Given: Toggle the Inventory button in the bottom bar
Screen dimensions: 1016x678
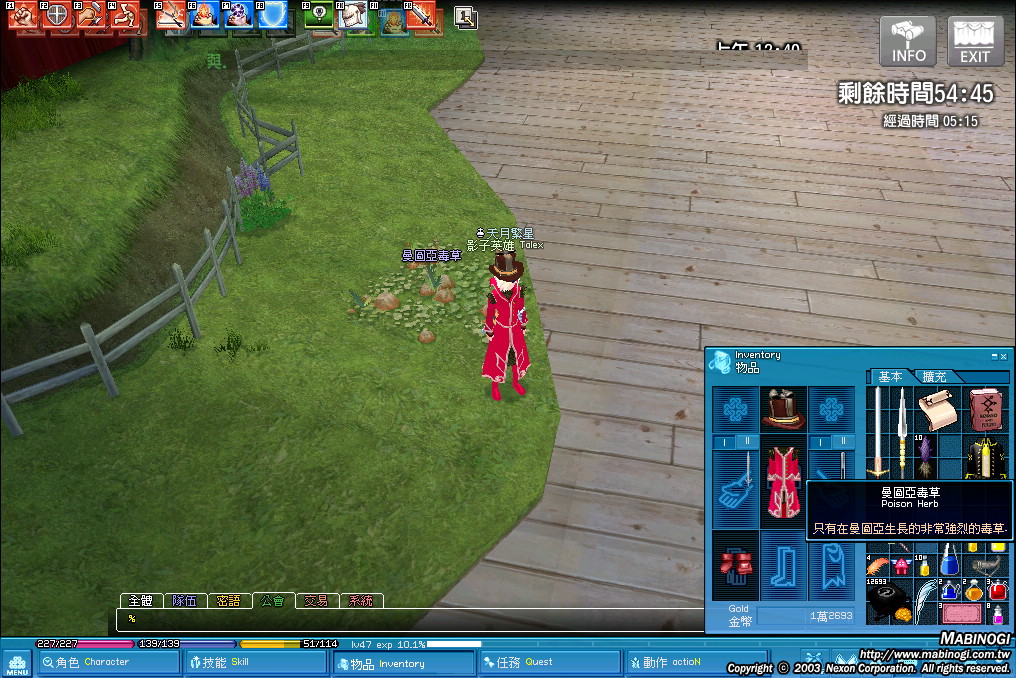Looking at the screenshot, I should [403, 663].
